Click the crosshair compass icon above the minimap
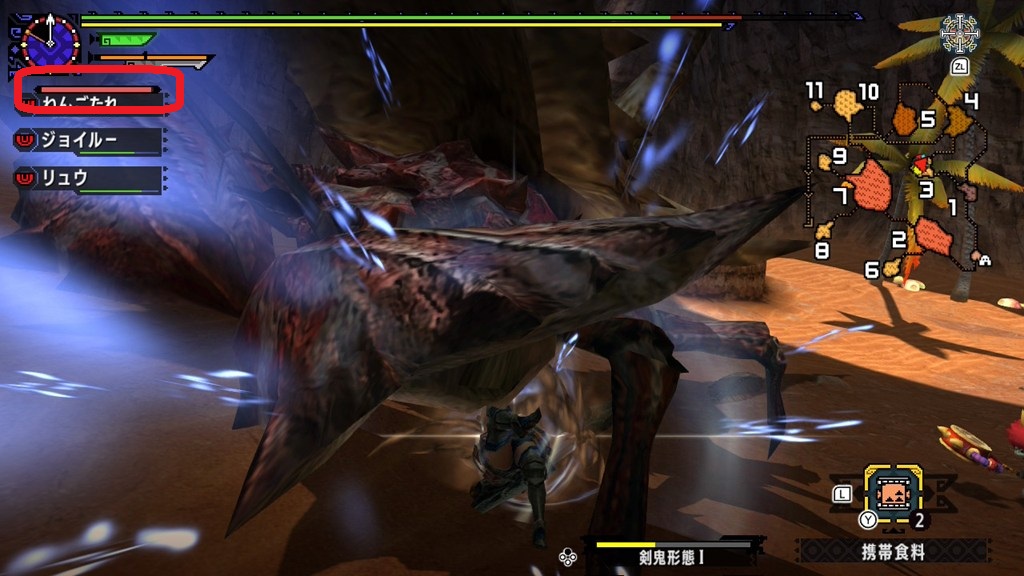The height and width of the screenshot is (576, 1024). tap(959, 34)
